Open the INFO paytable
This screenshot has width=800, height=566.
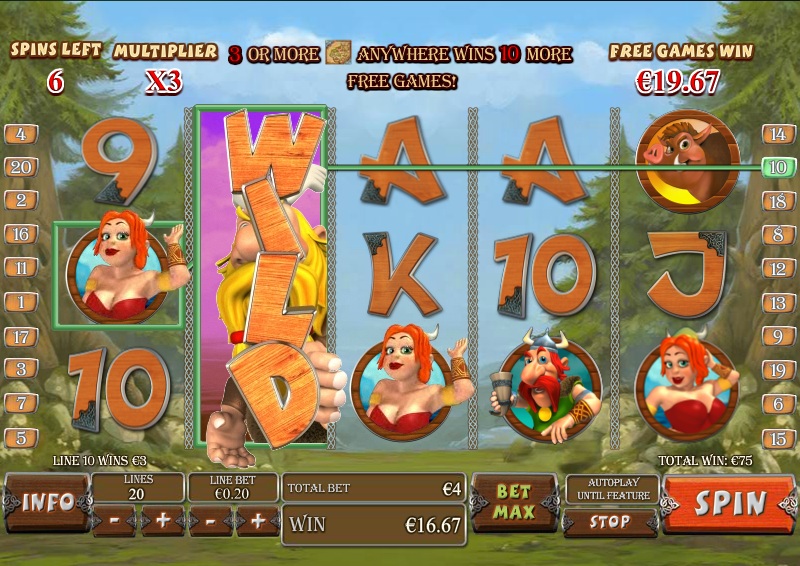pos(48,501)
